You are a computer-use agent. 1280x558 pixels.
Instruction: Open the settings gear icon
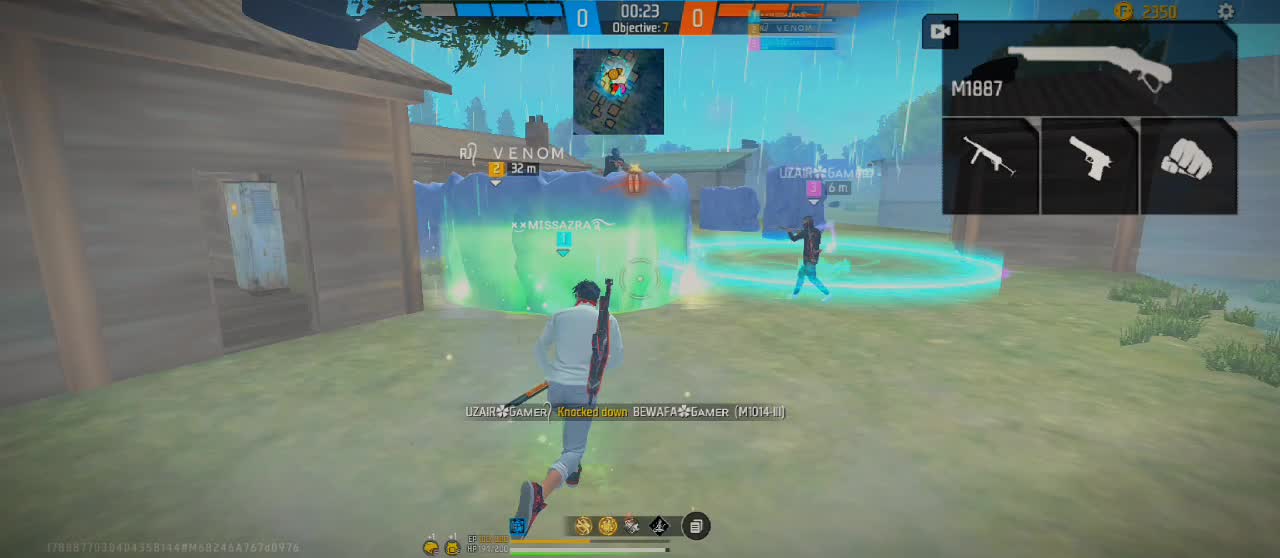coord(1226,12)
